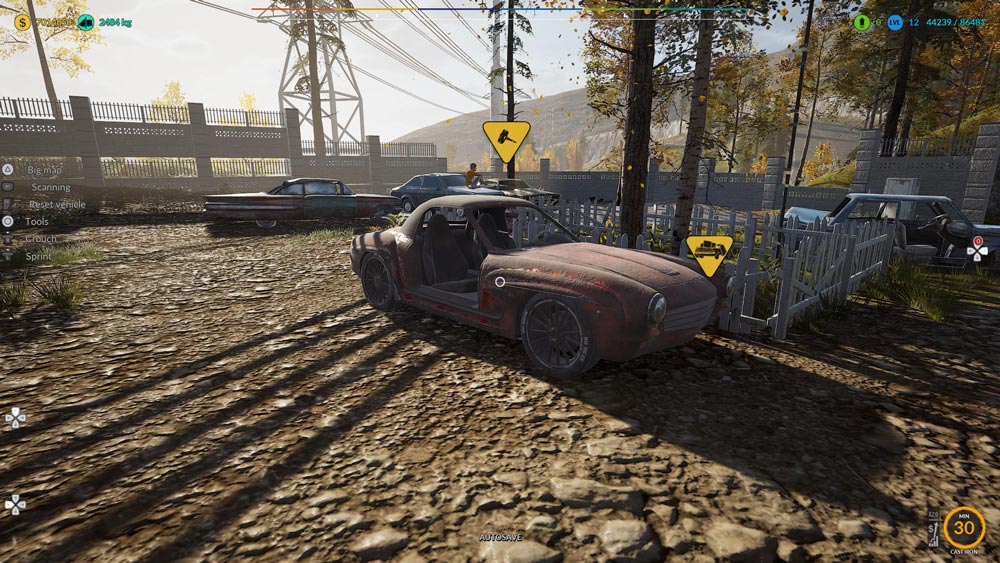Select the yellow vehicle marker by the fence

pos(709,253)
